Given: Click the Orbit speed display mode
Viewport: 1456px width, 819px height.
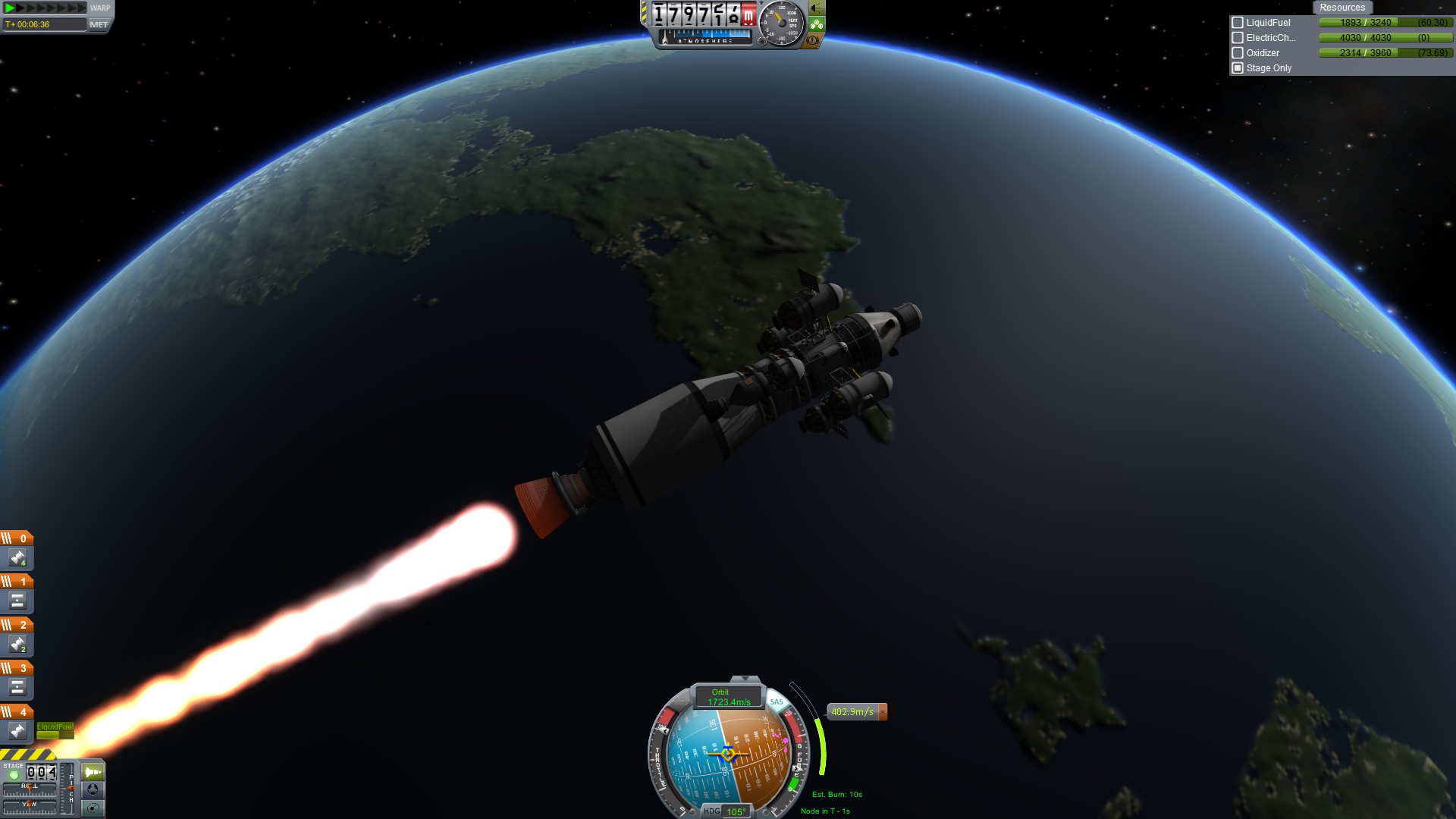Looking at the screenshot, I should coord(728,697).
